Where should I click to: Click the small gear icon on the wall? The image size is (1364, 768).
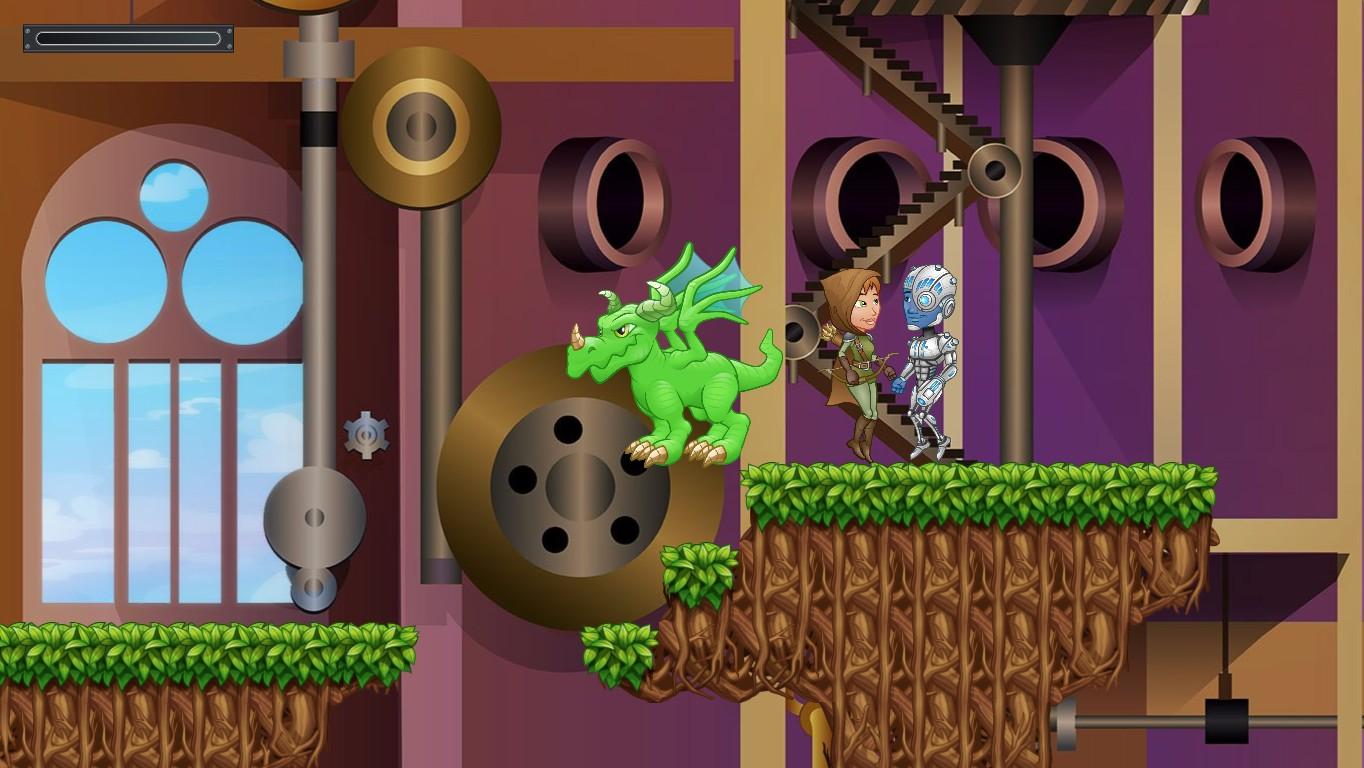[x=365, y=434]
